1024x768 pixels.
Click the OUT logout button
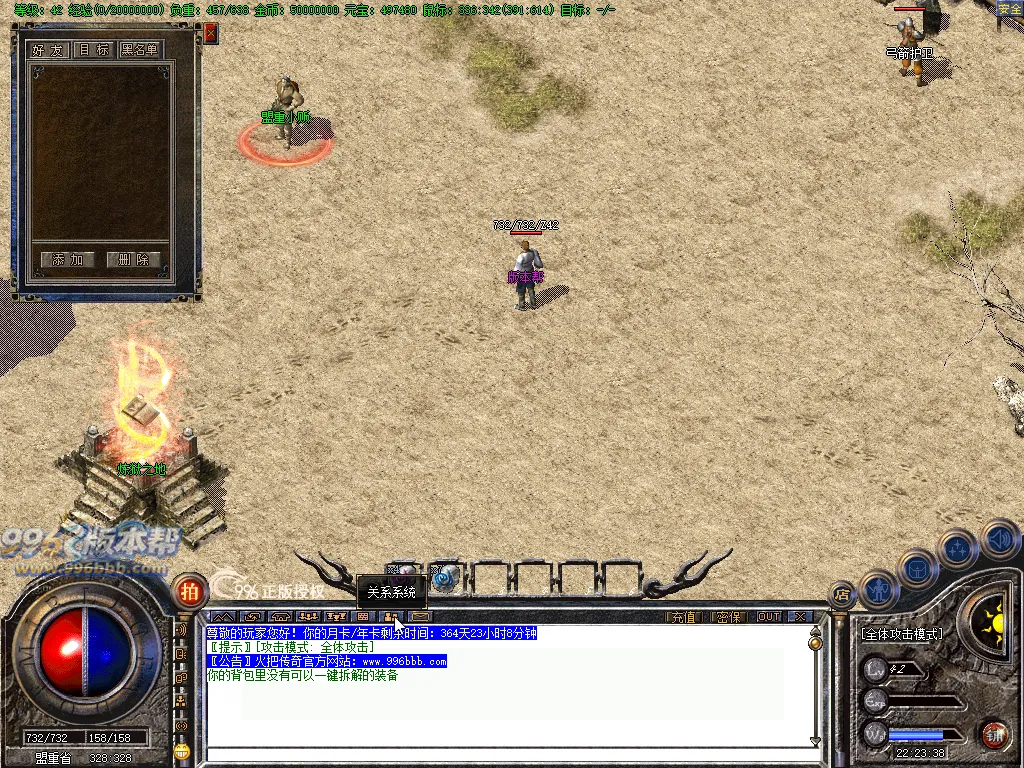click(769, 617)
